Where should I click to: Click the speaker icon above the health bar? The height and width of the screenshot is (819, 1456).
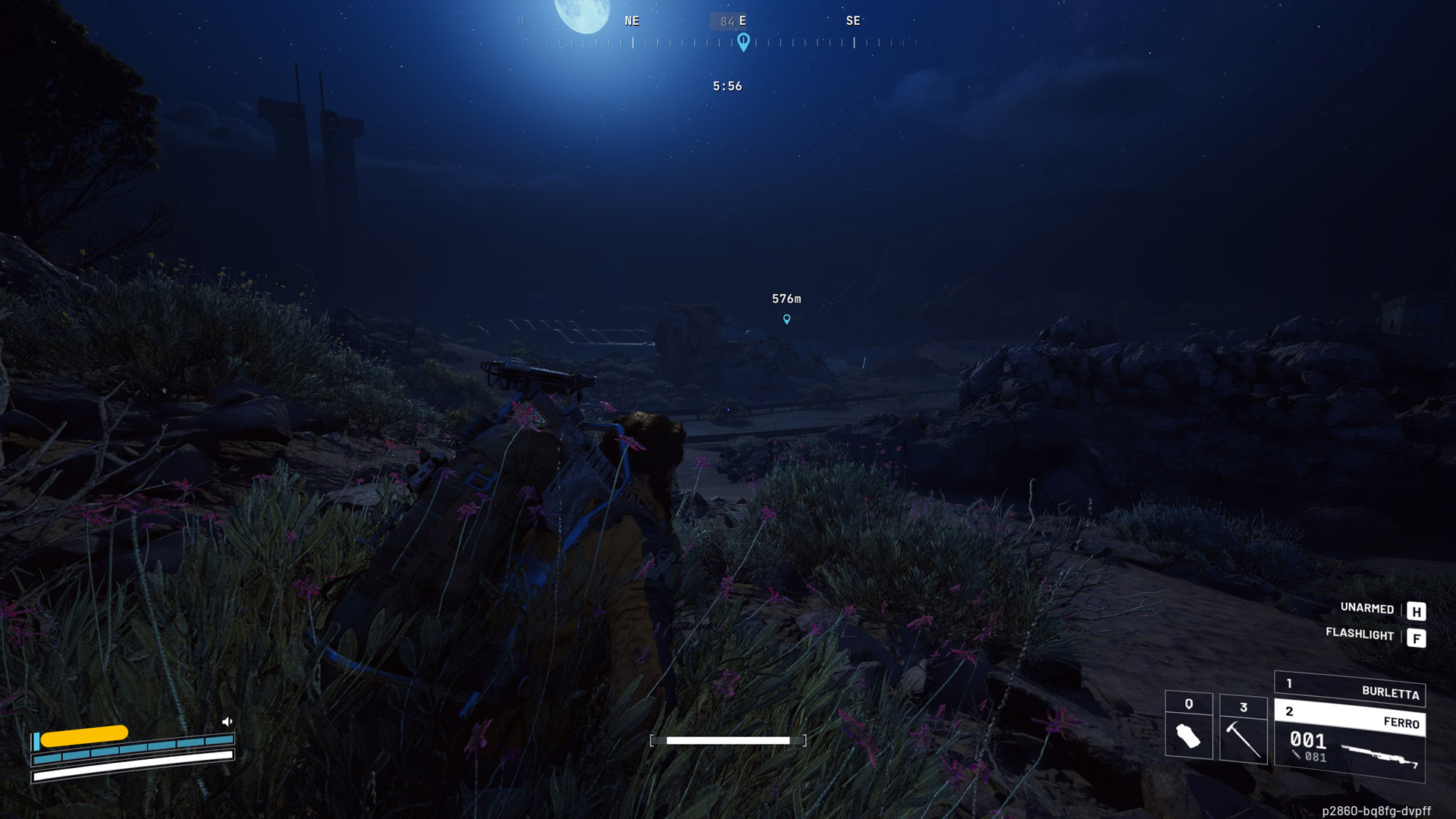tap(226, 721)
